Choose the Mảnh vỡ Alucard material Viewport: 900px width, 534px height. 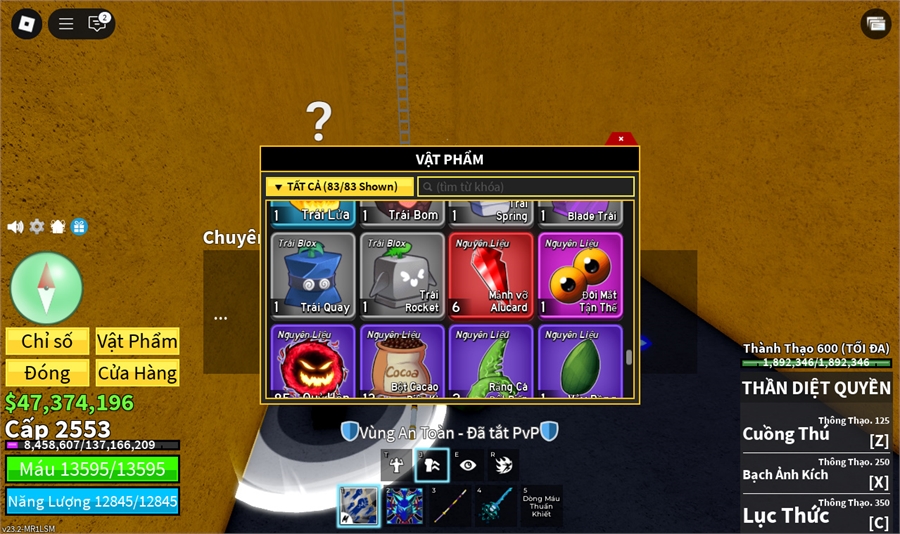click(491, 275)
